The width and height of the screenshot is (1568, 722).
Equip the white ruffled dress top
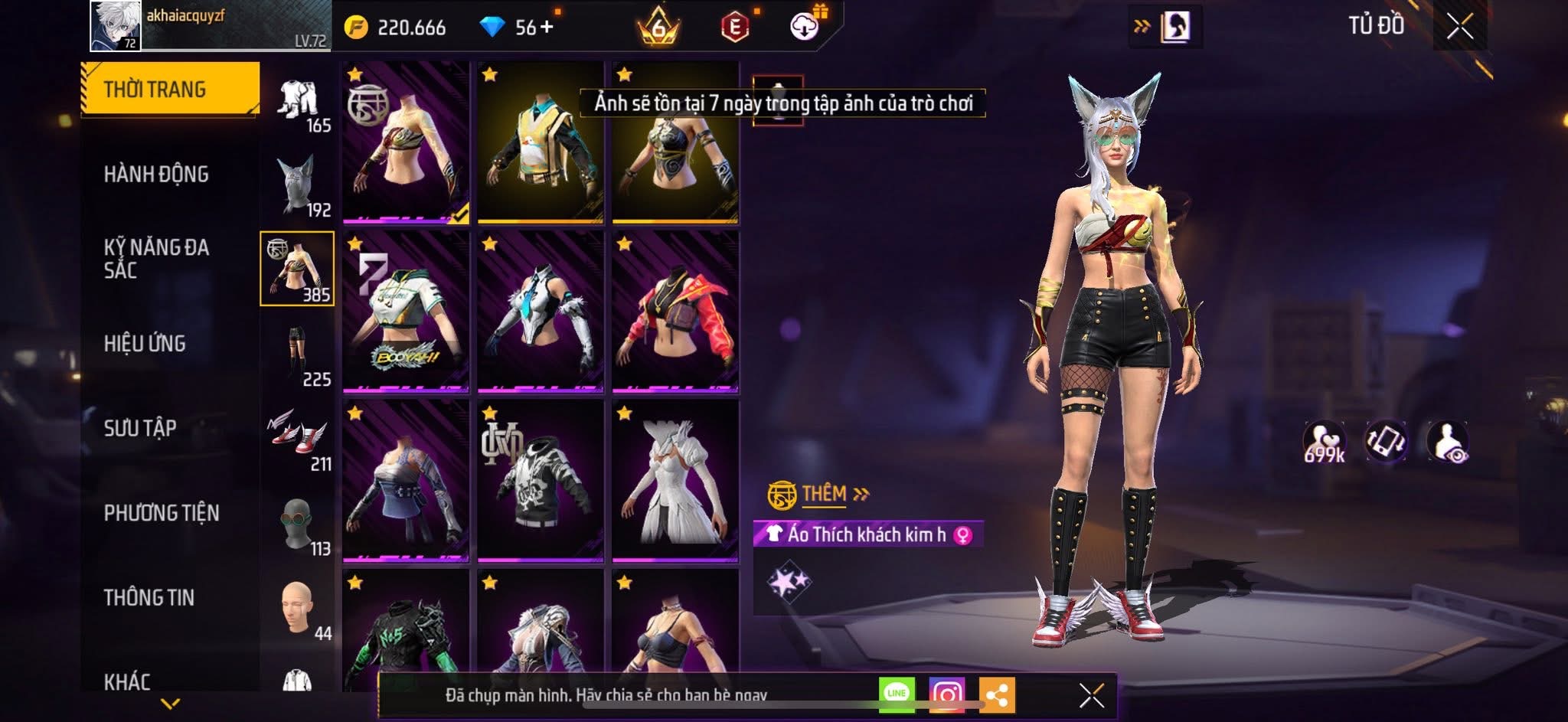[675, 481]
